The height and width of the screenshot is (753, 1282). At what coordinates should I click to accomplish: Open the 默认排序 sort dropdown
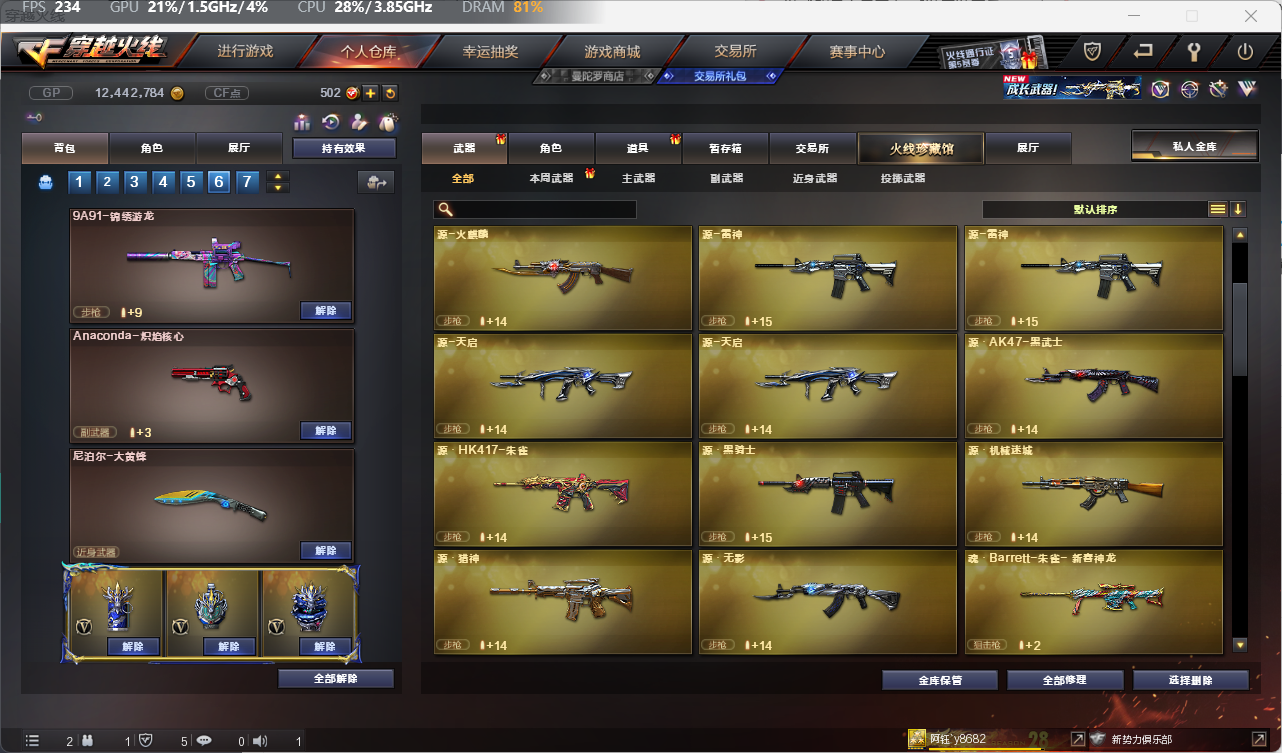point(1096,210)
